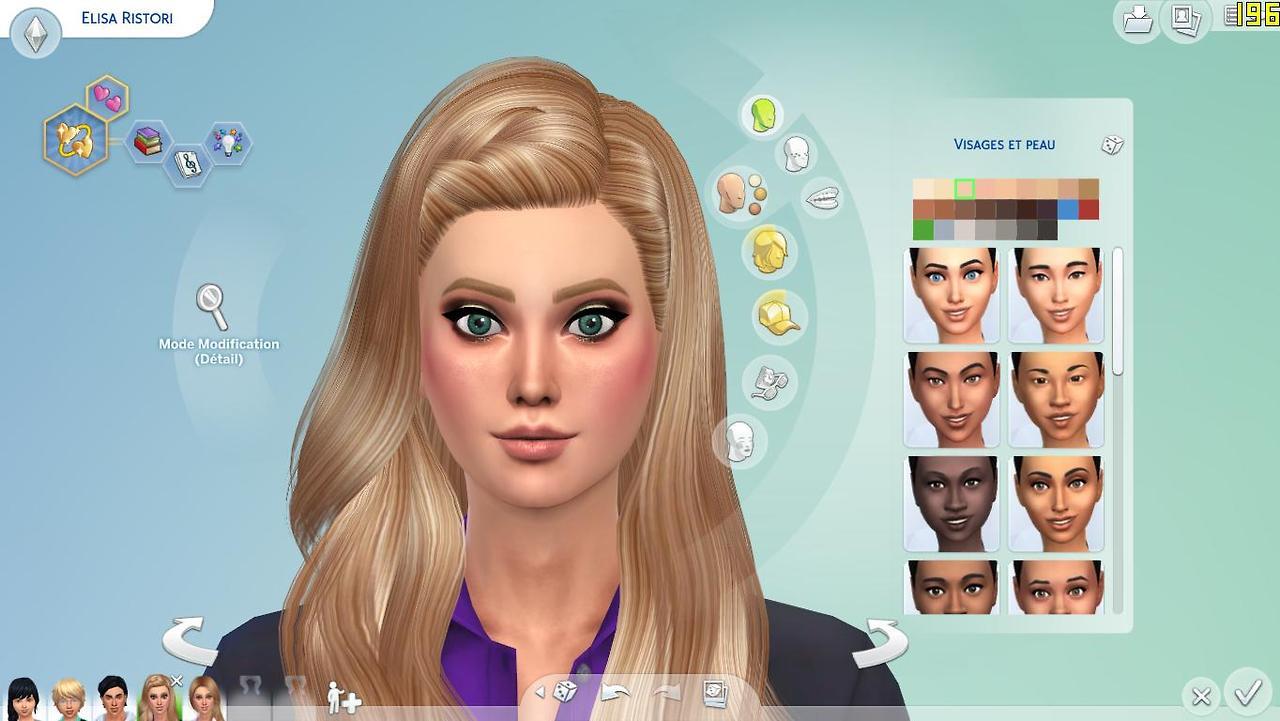
Task: Add a new Sim to the household
Action: tap(343, 697)
